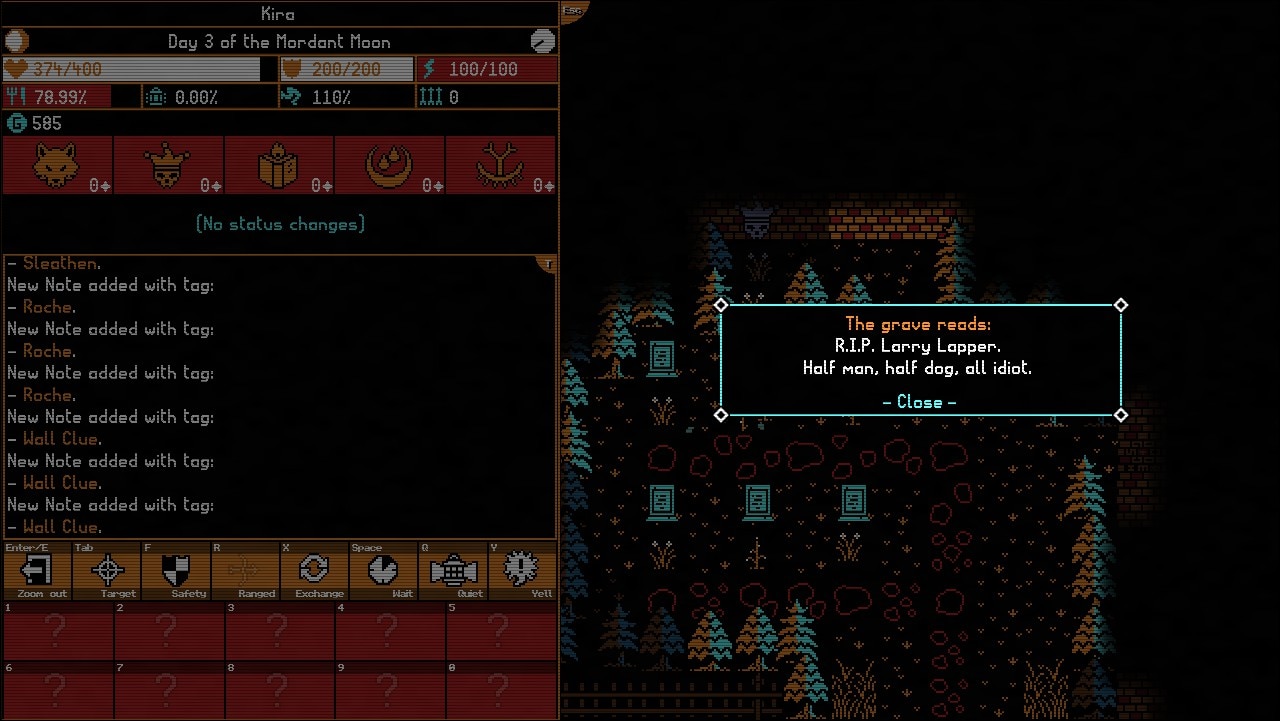This screenshot has height=721, width=1280.
Task: Click the Esc corner menu tab
Action: [x=573, y=11]
